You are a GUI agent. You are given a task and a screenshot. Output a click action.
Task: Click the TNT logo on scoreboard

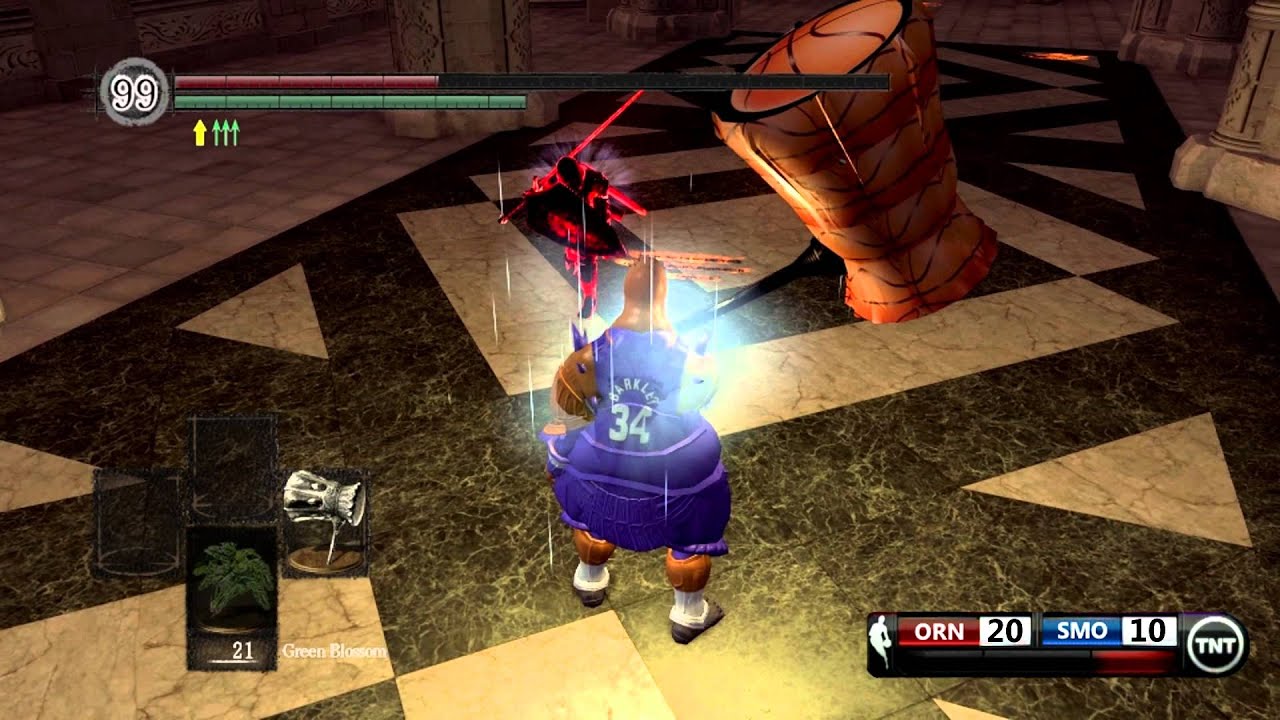[1216, 644]
